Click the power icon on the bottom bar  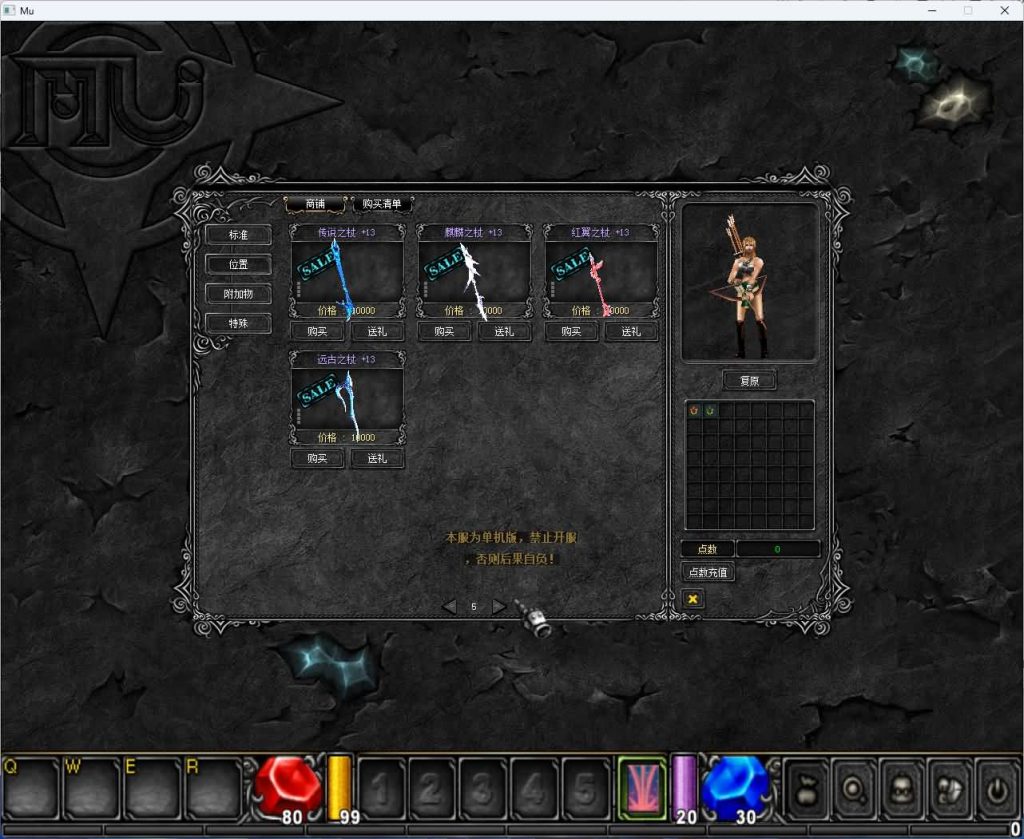point(998,788)
